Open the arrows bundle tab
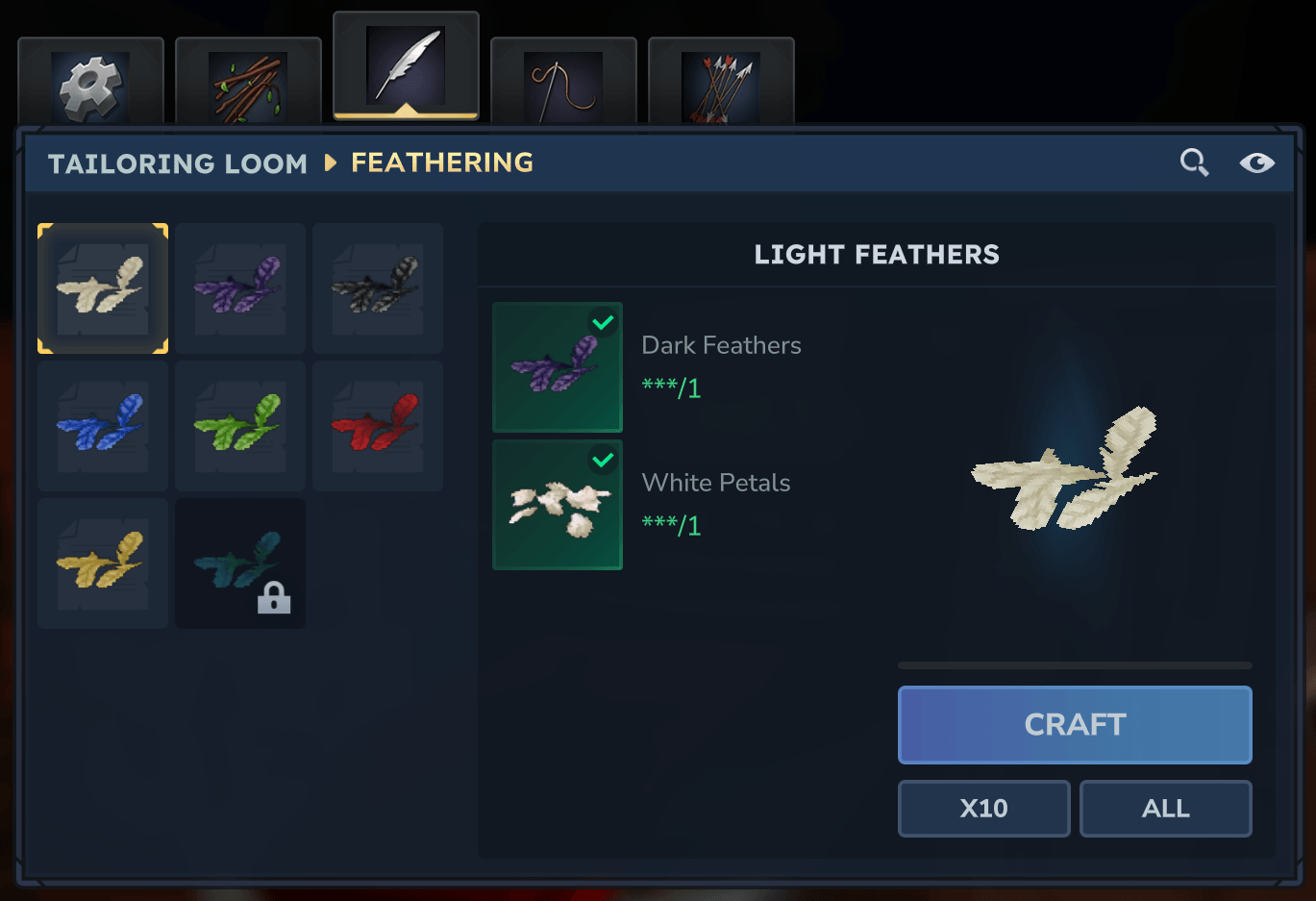 coord(721,85)
